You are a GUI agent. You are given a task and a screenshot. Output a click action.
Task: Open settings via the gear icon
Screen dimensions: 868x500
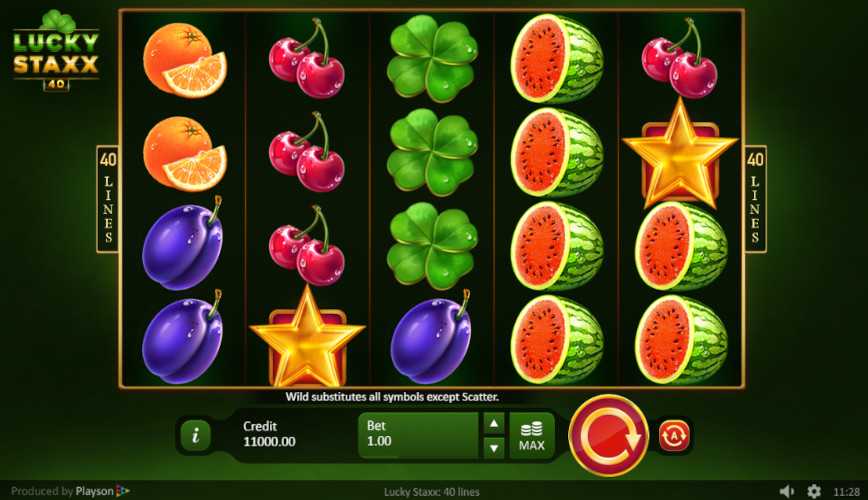pos(814,491)
